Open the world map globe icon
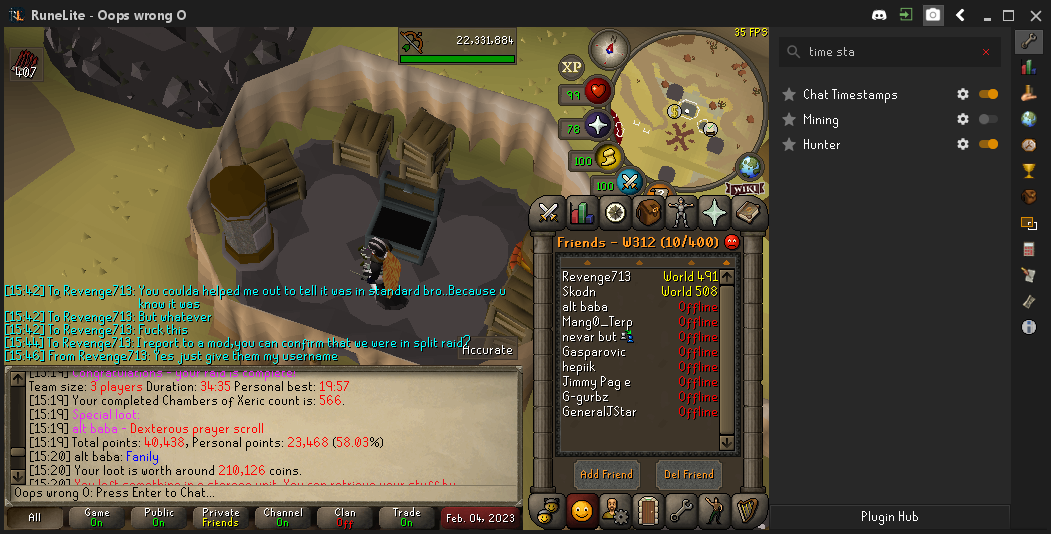 750,166
